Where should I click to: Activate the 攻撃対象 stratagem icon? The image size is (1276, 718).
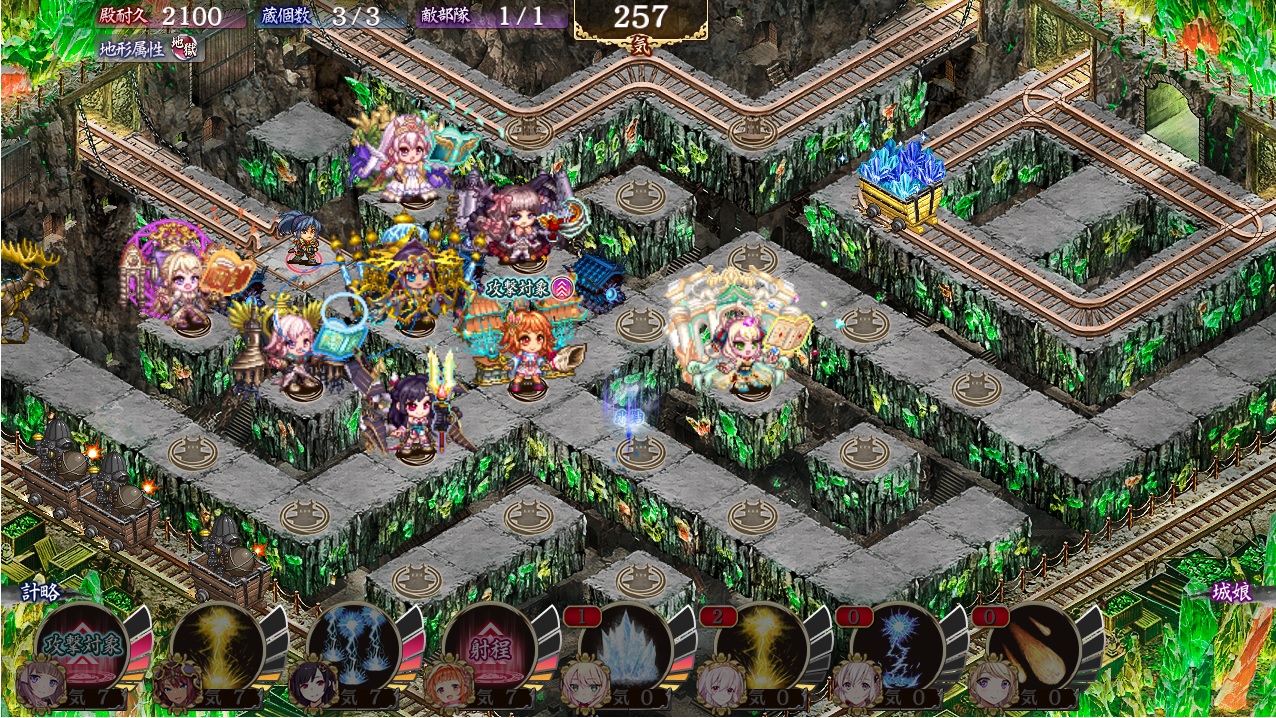click(82, 645)
